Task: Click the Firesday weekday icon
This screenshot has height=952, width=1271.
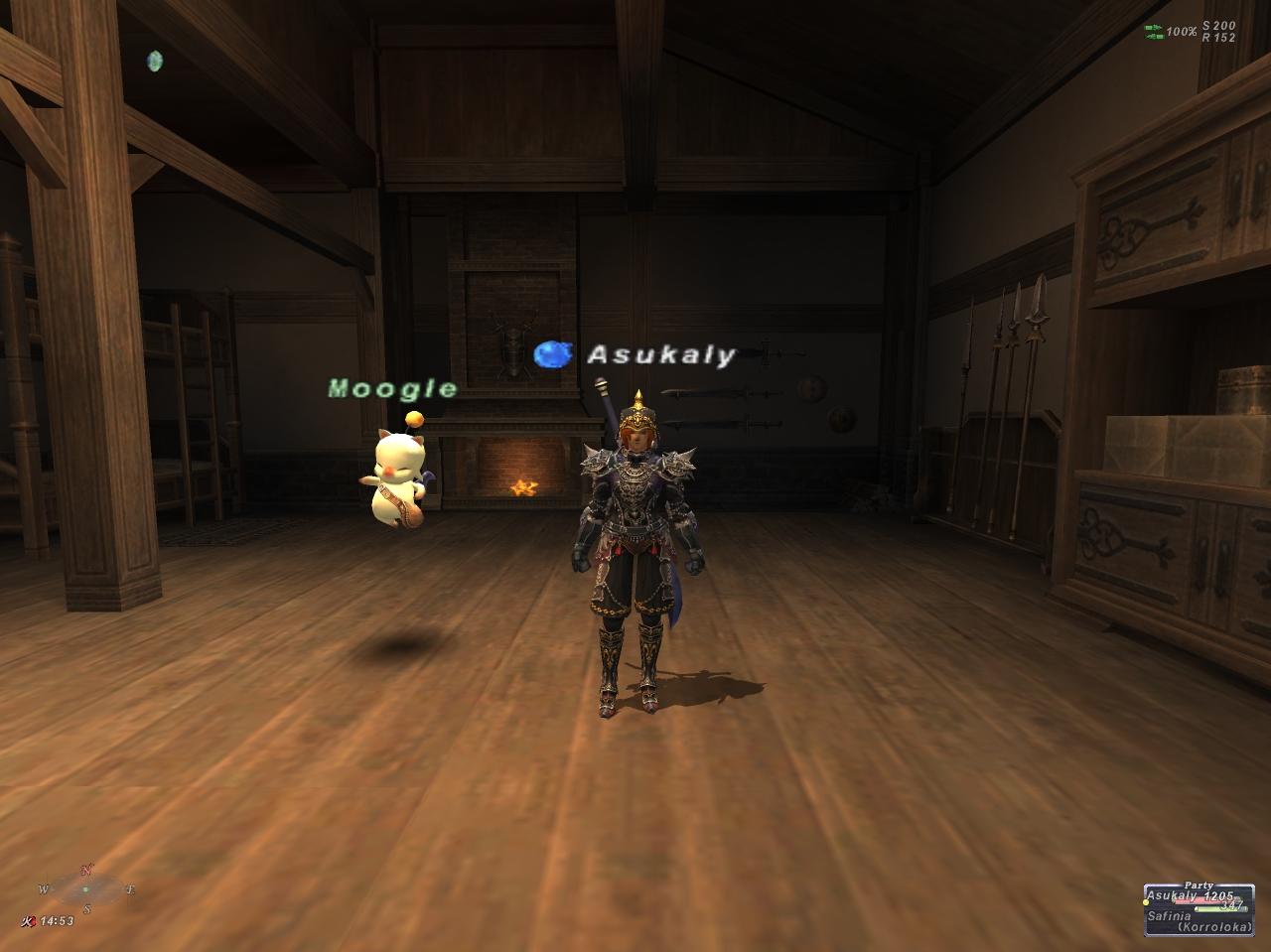Action: point(30,921)
